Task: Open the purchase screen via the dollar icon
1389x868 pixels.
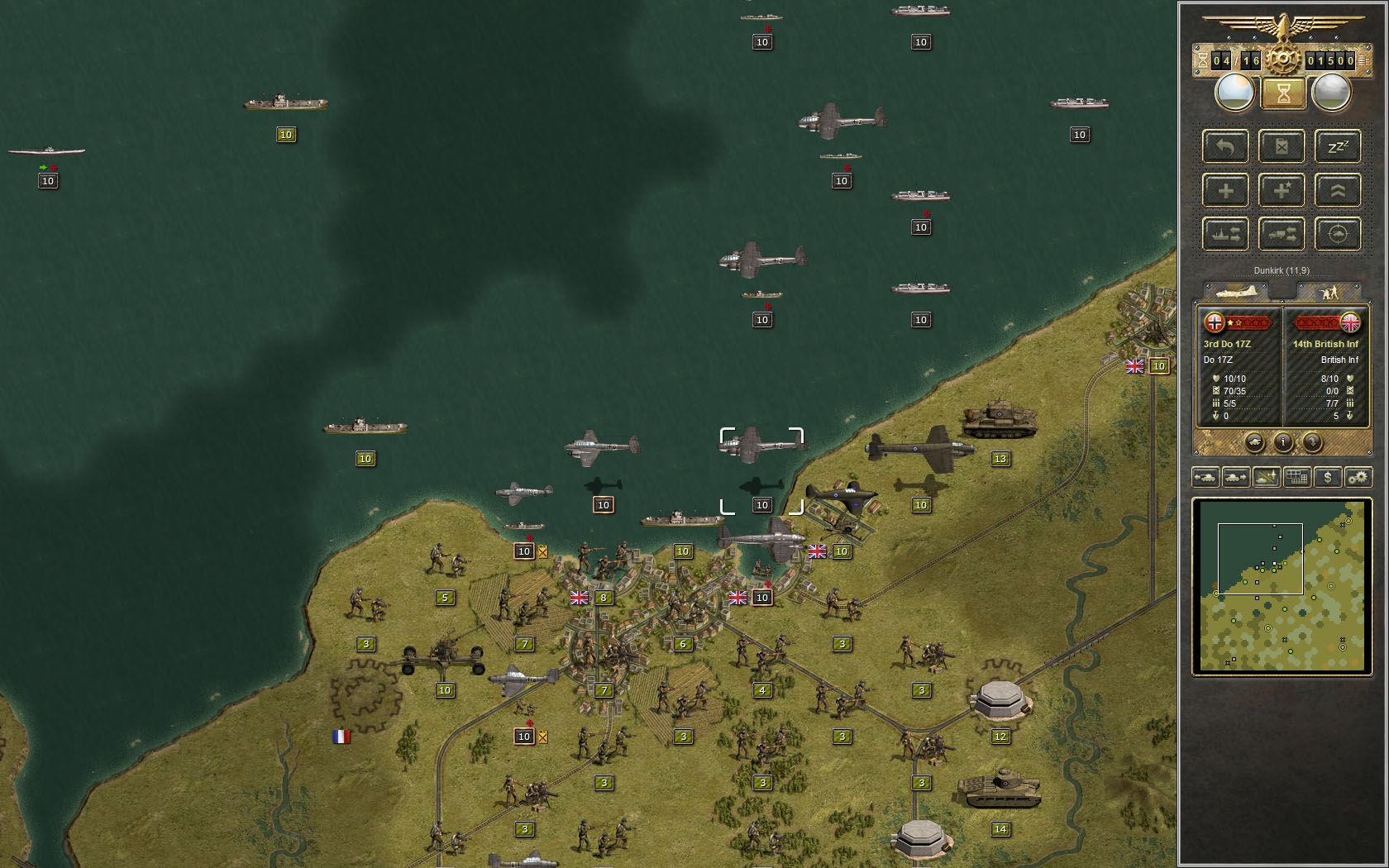Action: [1328, 477]
